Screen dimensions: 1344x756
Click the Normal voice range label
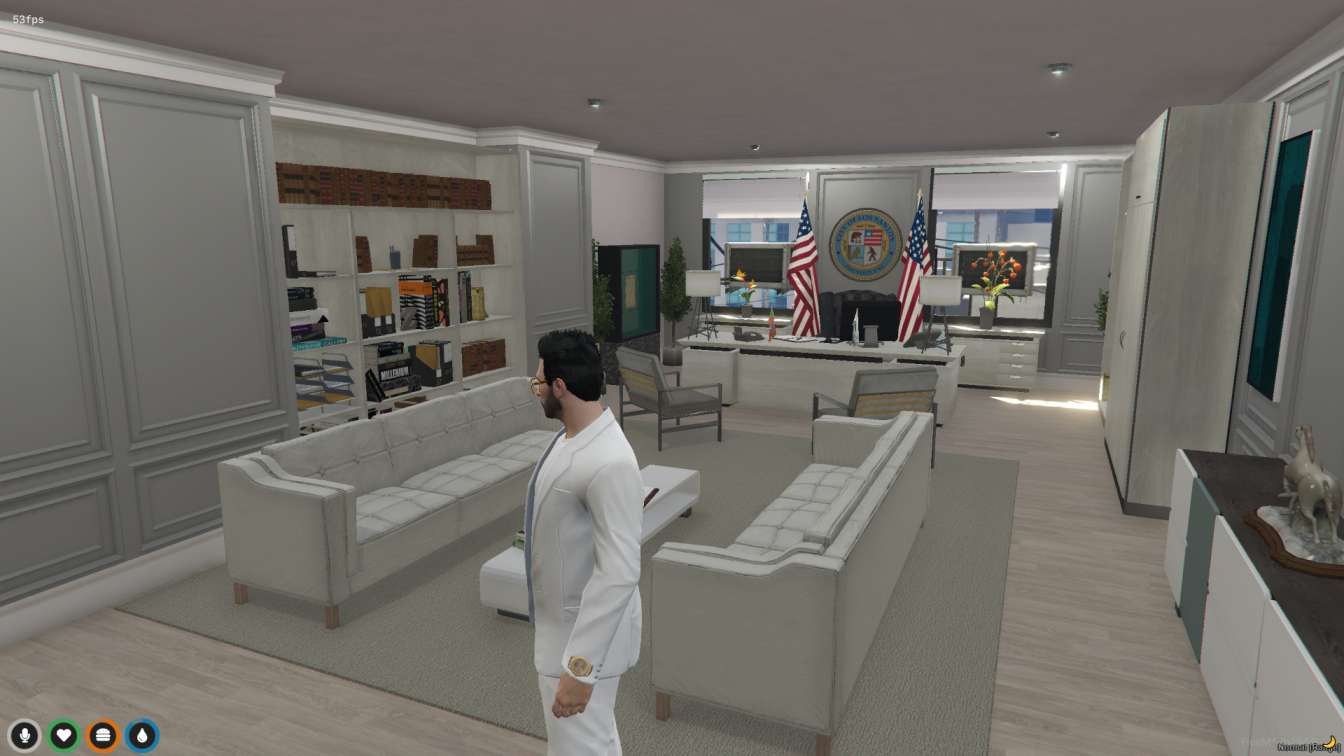tap(1293, 746)
